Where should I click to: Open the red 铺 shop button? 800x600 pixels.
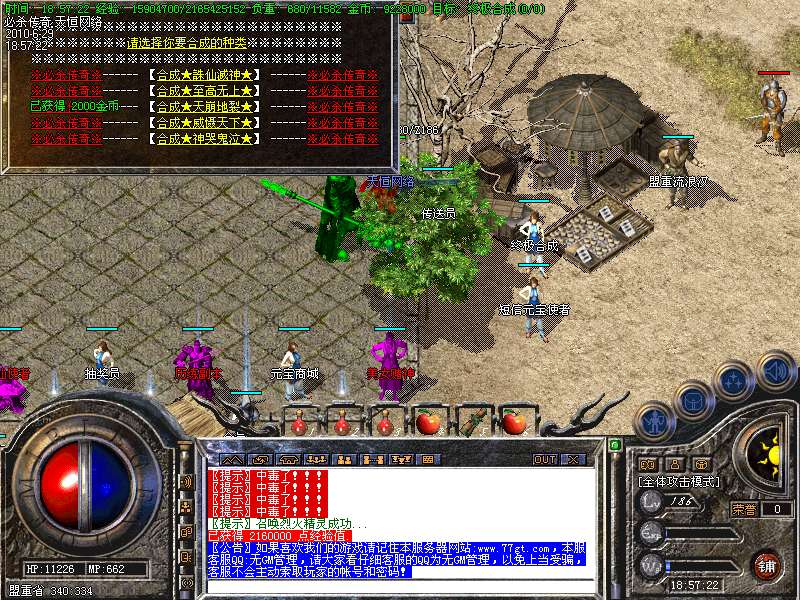pos(767,565)
